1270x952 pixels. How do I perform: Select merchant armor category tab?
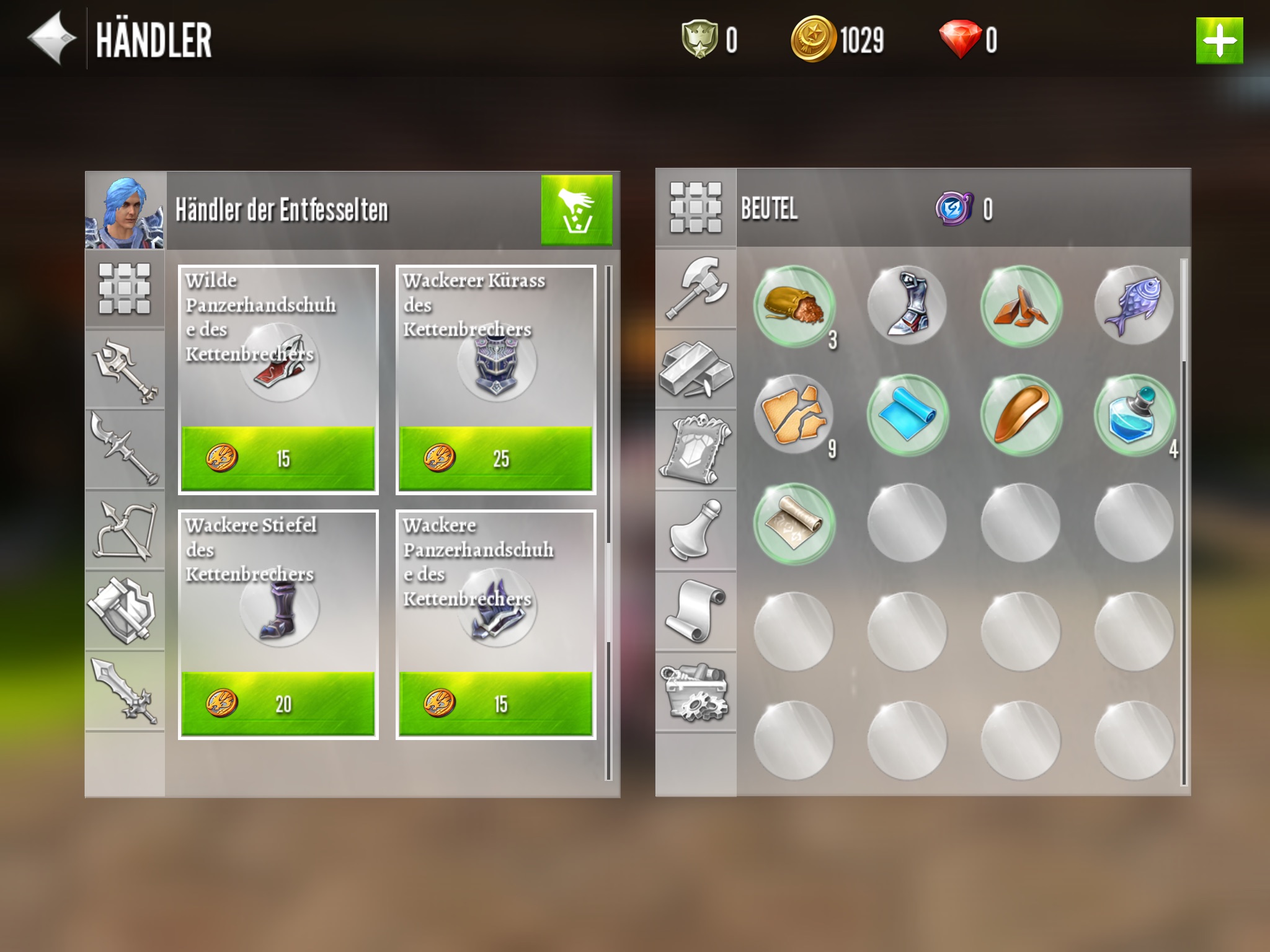(125, 610)
